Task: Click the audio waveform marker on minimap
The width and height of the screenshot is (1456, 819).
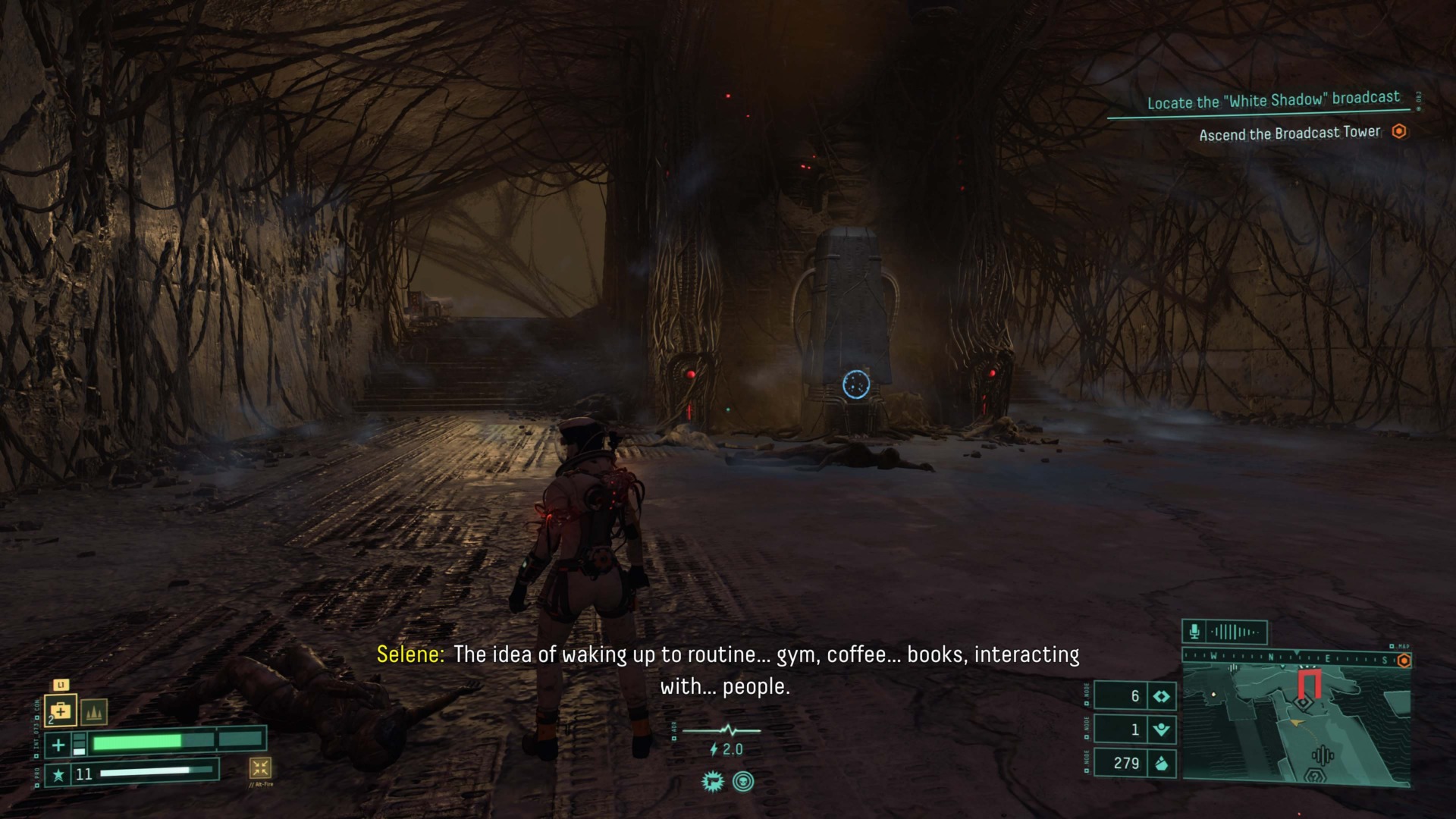Action: pyautogui.click(x=1323, y=756)
